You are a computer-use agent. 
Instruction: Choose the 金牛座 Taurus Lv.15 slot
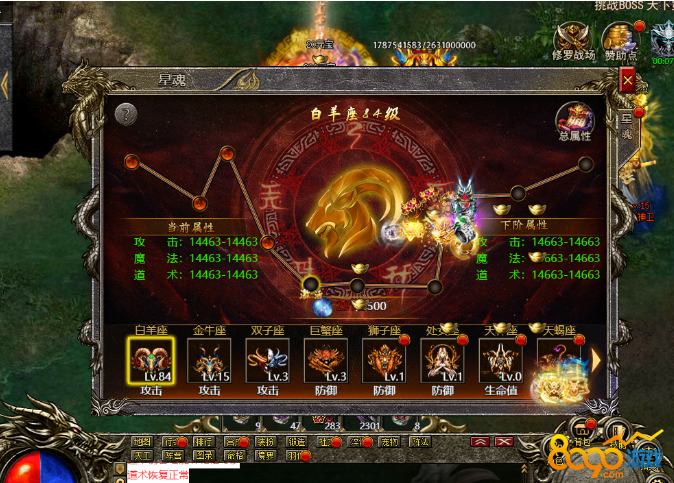[x=209, y=360]
